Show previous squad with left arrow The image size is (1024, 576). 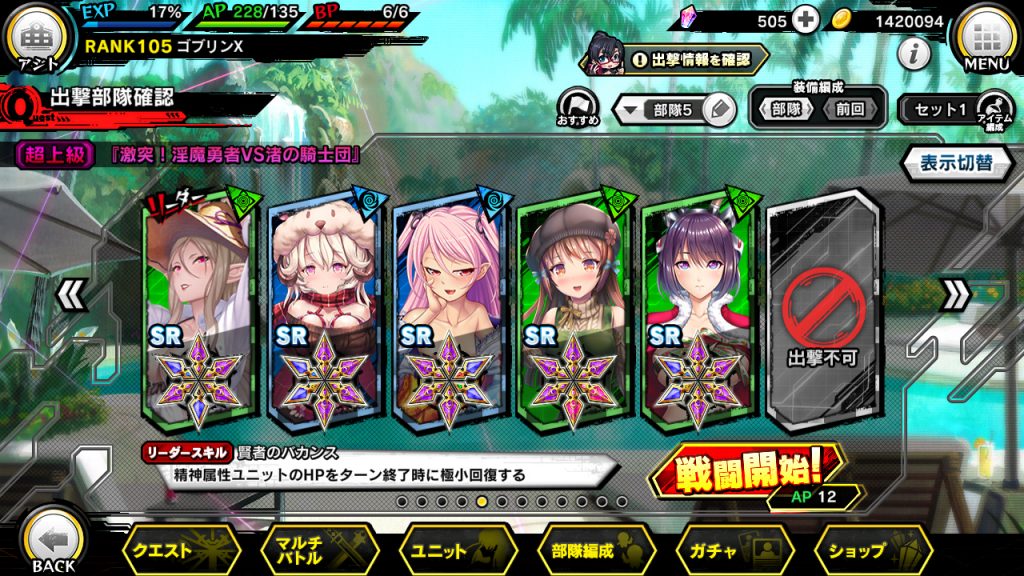click(x=69, y=295)
